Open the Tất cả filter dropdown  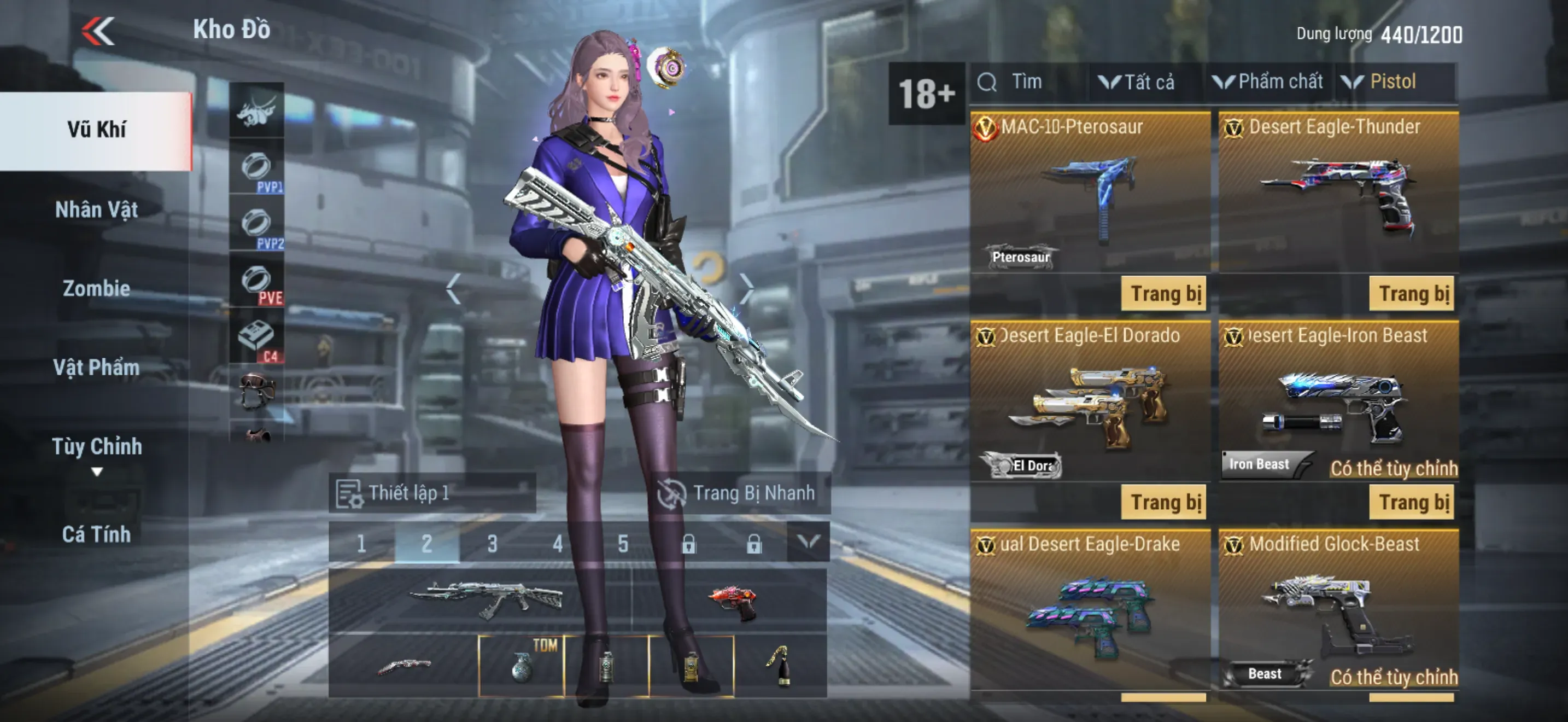click(1137, 82)
